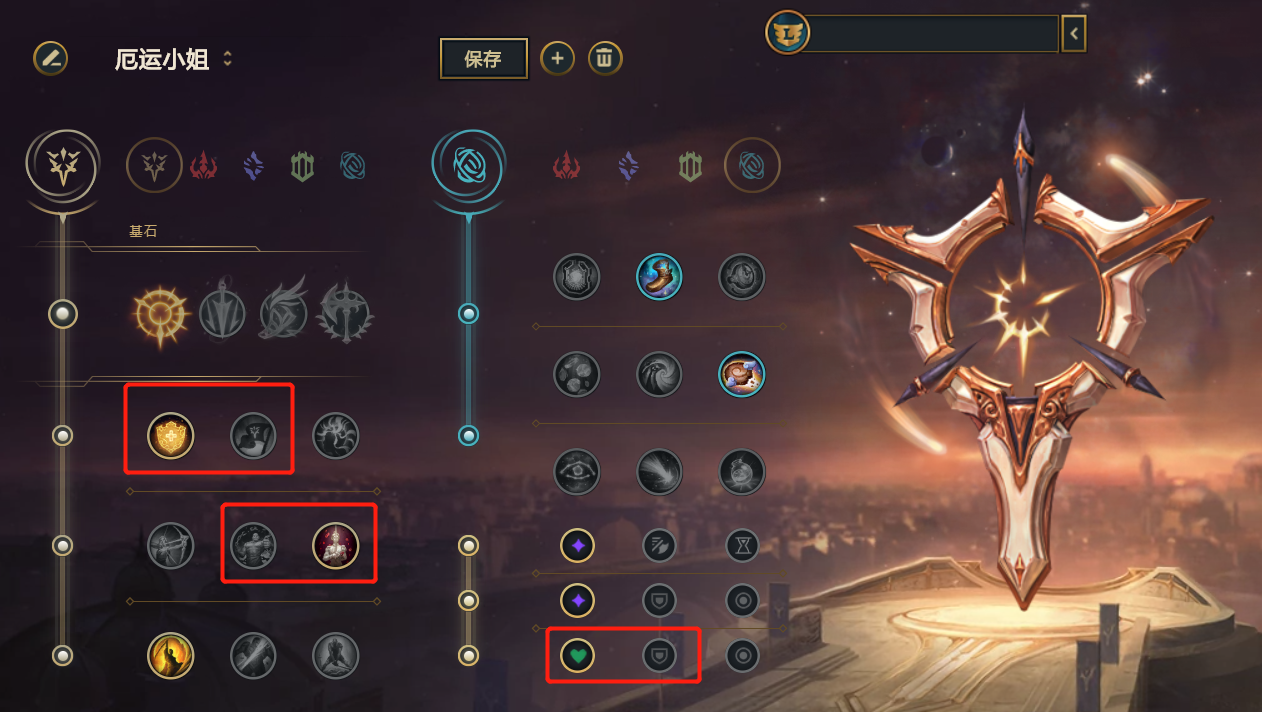Viewport: 1262px width, 712px height.
Task: Delete the rune page with trash icon
Action: 604,59
